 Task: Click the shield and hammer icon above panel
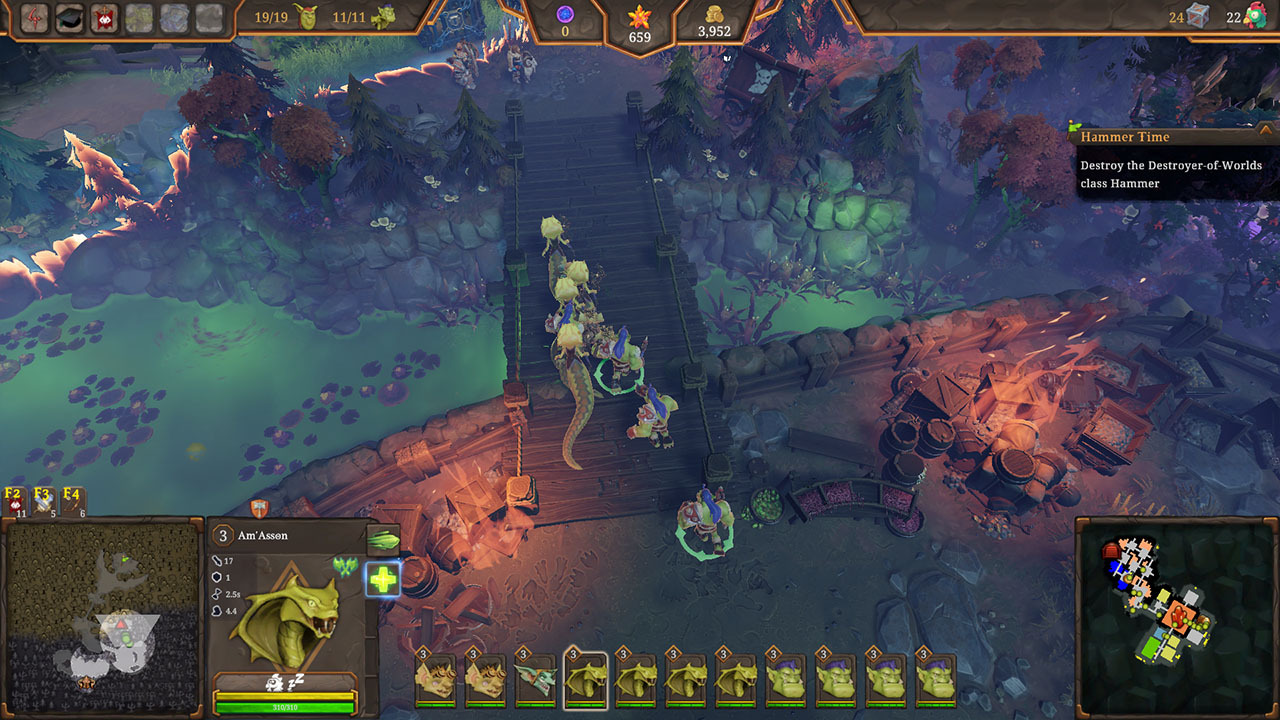pyautogui.click(x=259, y=507)
